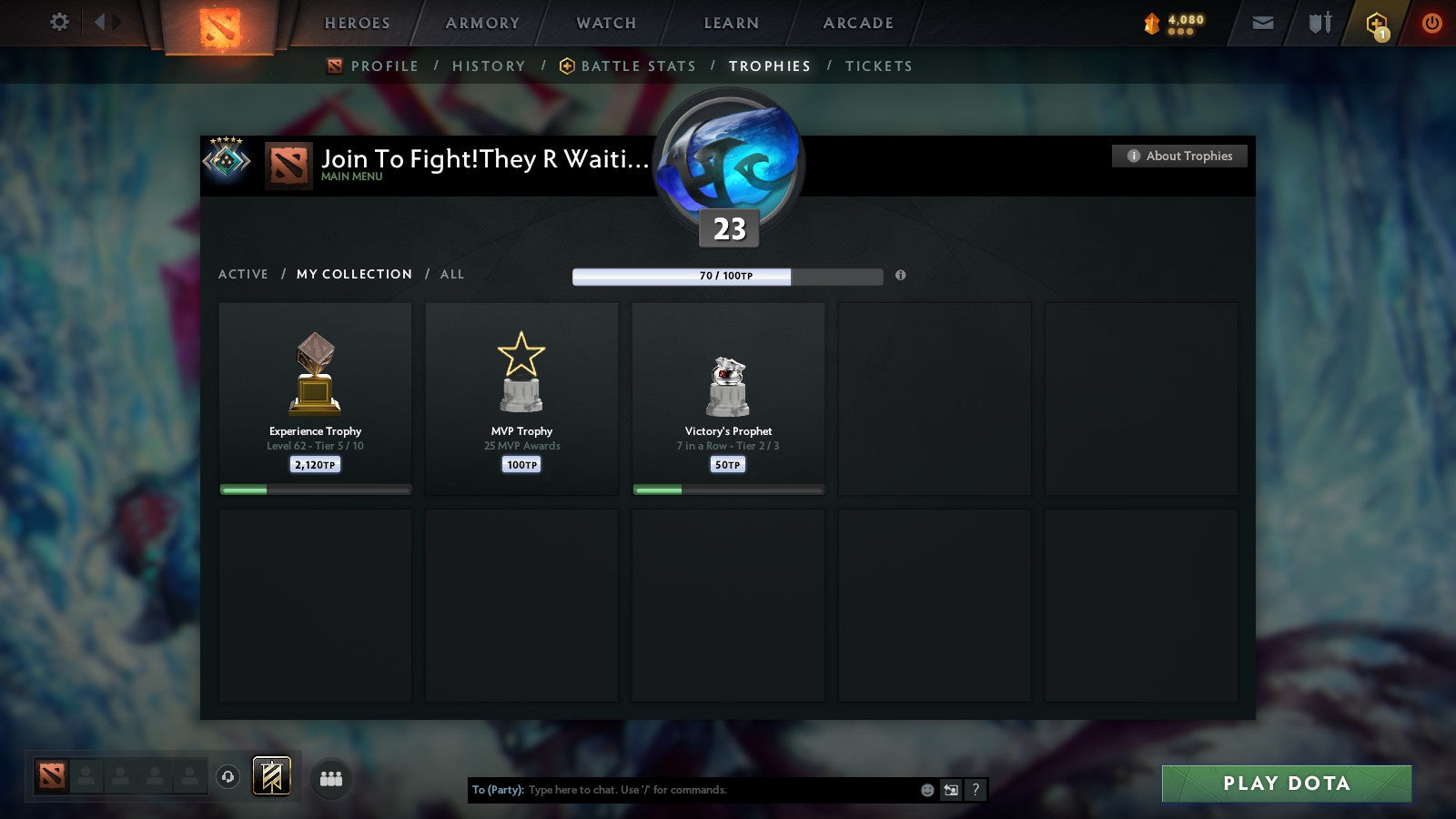Switch to the ACTIVE trophies filter
This screenshot has width=1456, height=819.
(x=244, y=274)
